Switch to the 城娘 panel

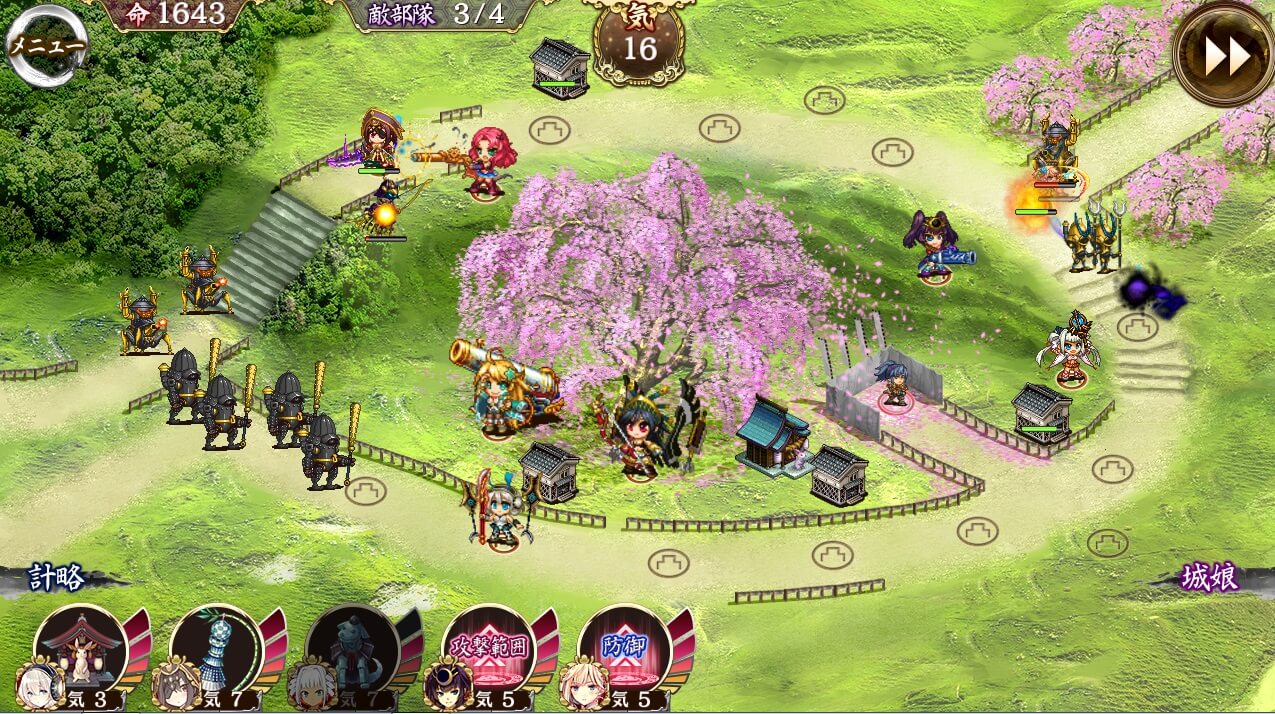[1209, 577]
